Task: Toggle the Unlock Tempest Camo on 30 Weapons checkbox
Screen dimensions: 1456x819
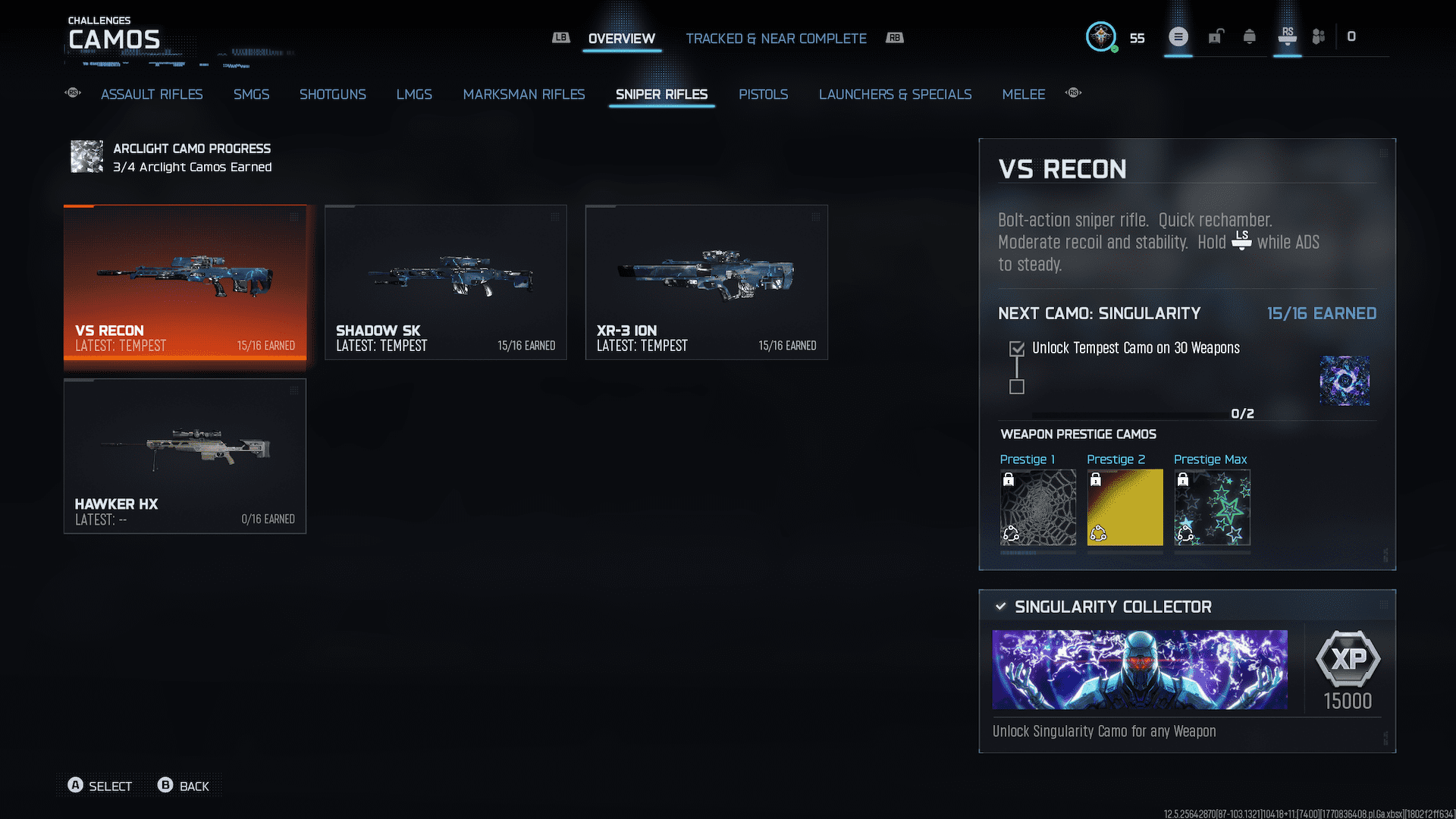Action: 1015,347
